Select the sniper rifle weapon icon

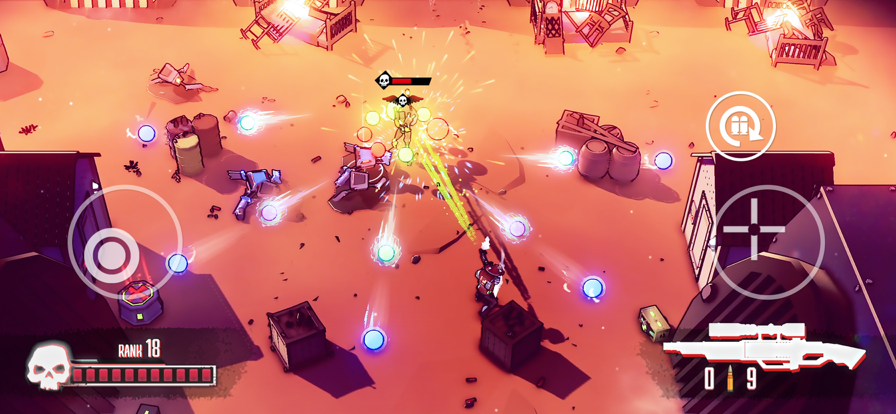[x=765, y=346]
